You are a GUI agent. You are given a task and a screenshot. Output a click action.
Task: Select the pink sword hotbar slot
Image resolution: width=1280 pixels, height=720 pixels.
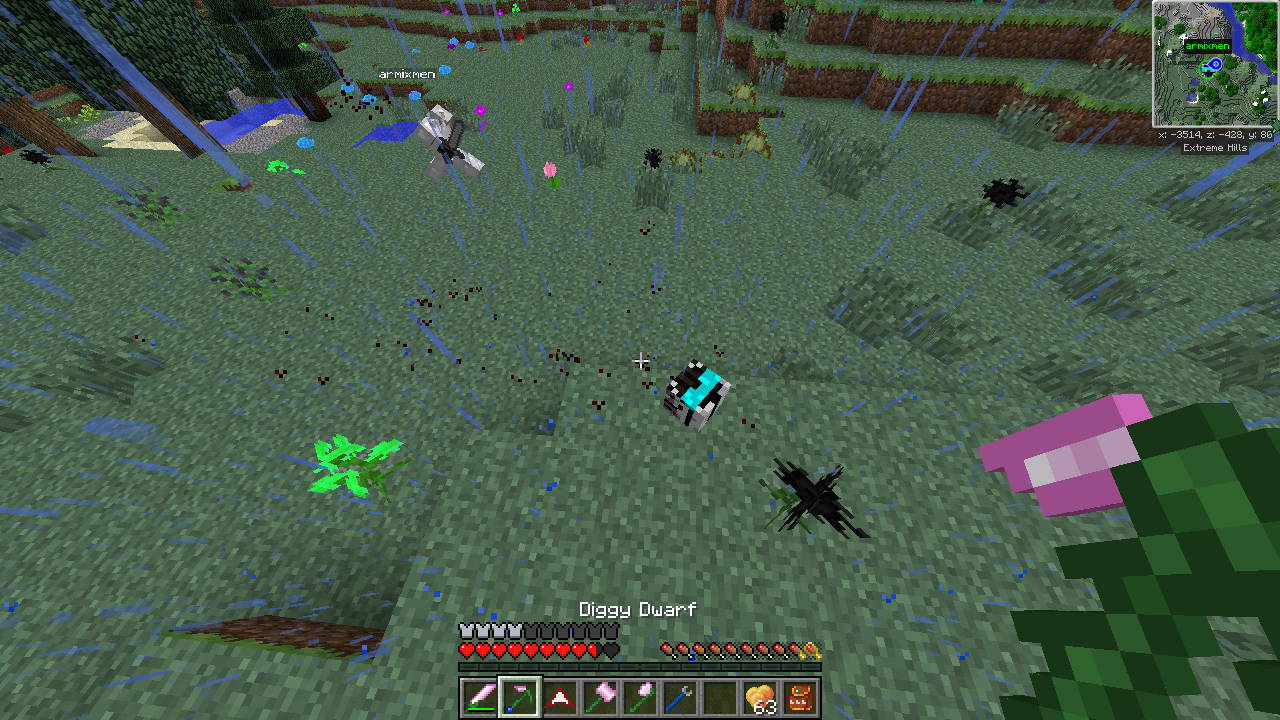click(480, 697)
